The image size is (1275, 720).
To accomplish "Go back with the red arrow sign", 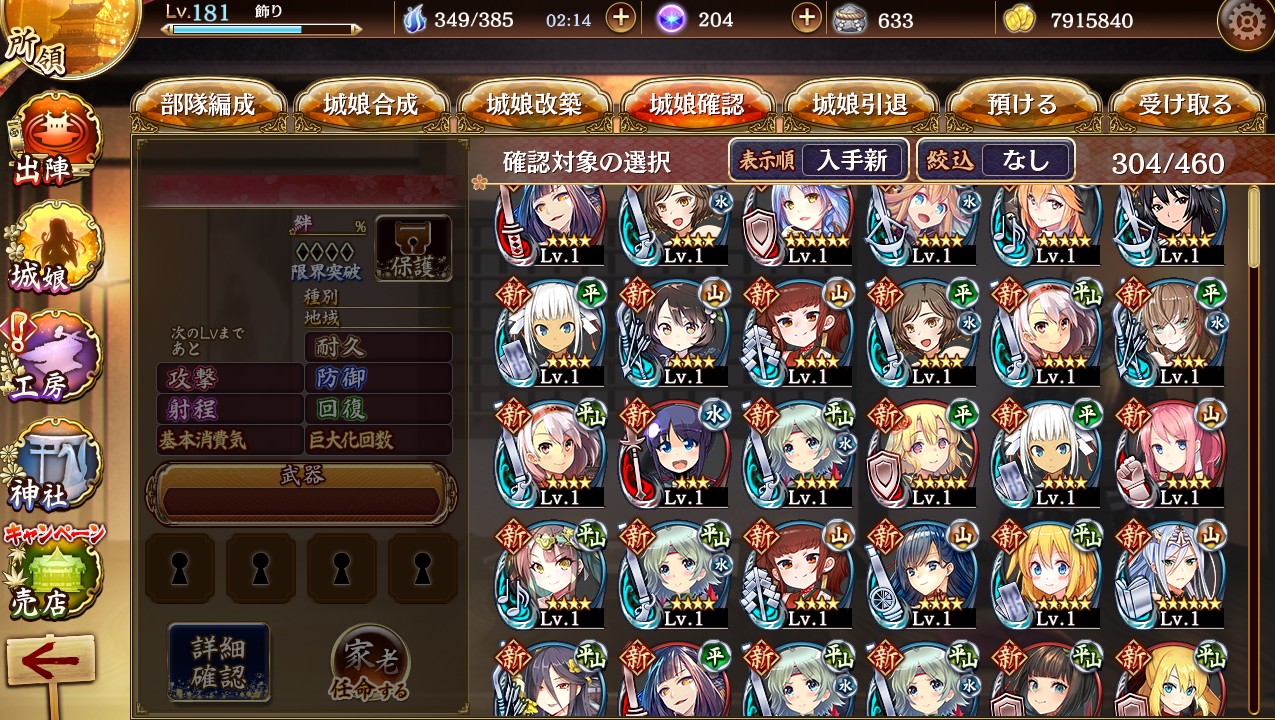I will click(50, 664).
